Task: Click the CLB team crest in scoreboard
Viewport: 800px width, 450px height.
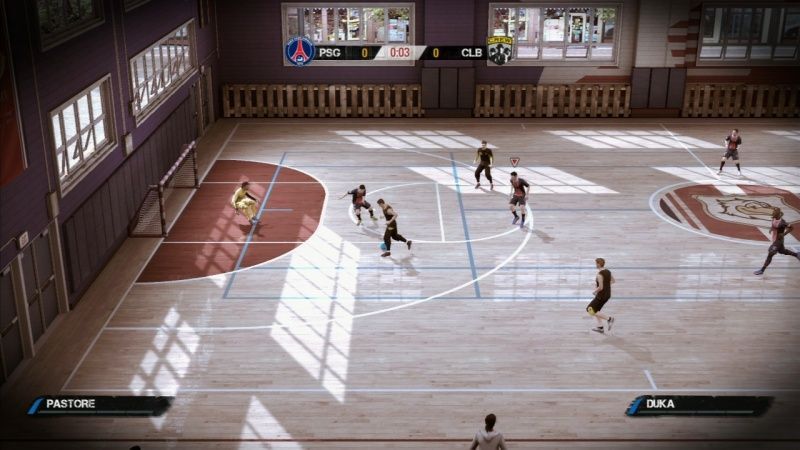Action: tap(499, 51)
